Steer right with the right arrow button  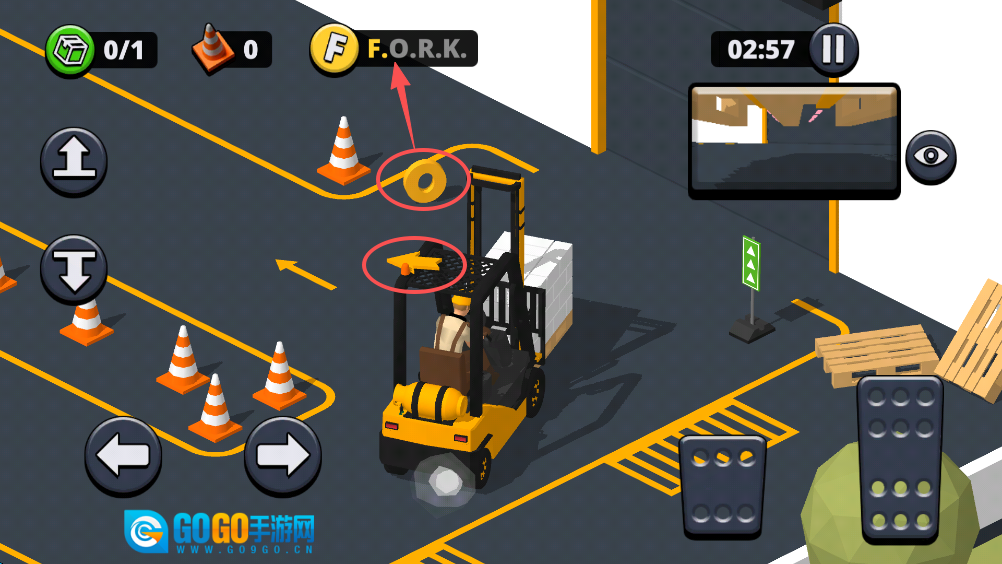(283, 456)
